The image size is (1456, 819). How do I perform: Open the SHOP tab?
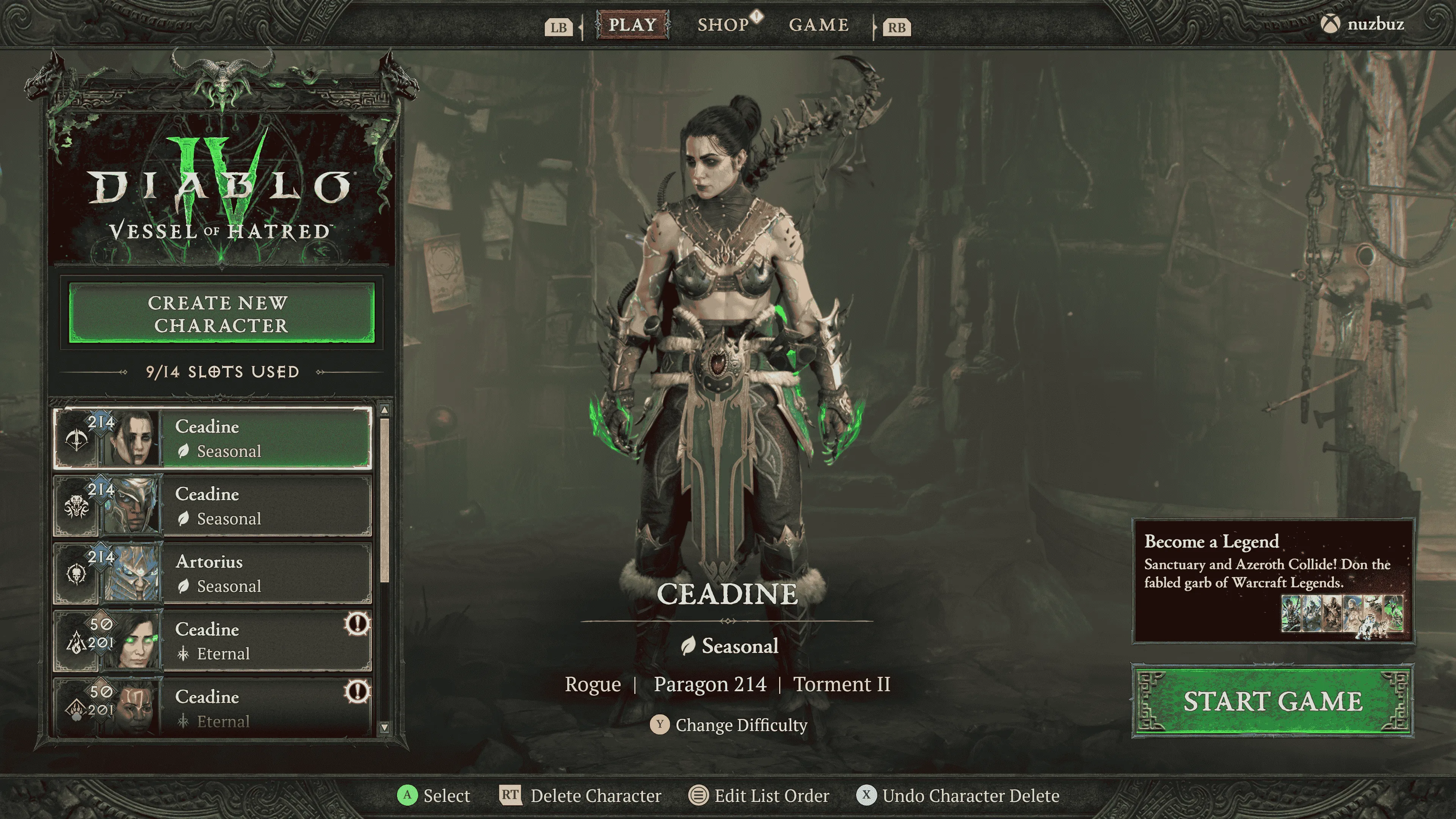coord(723,25)
